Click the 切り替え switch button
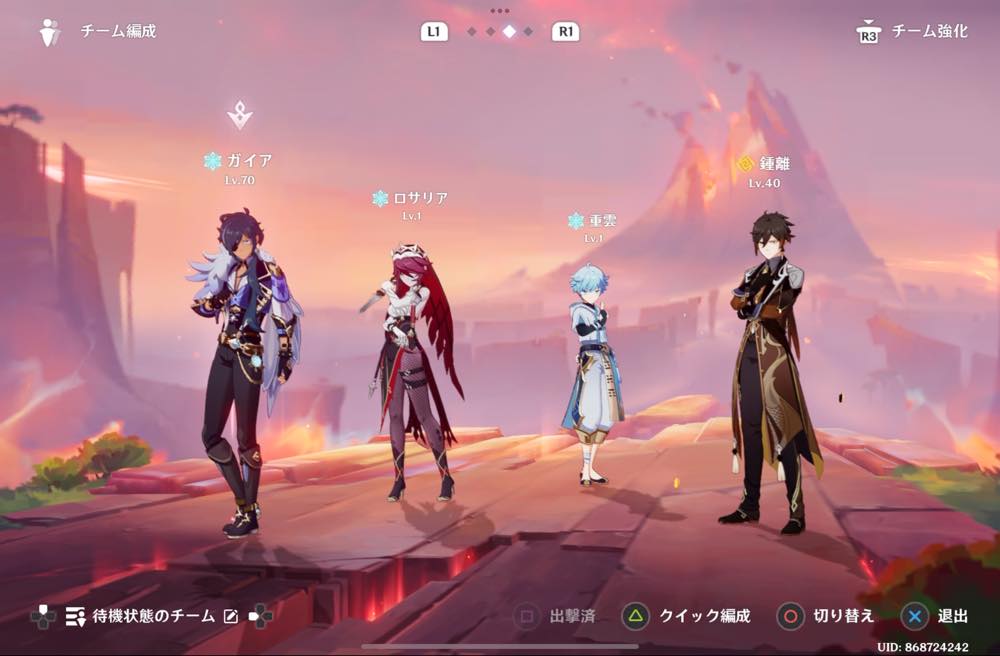 827,616
